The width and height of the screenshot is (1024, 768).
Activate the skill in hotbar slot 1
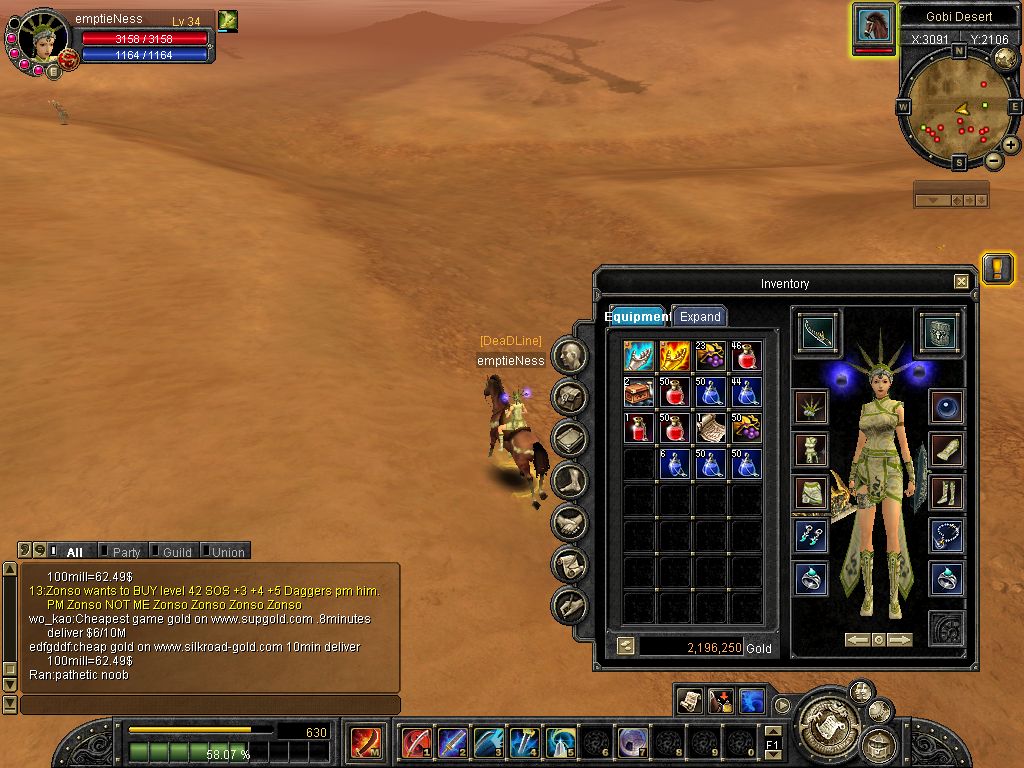pyautogui.click(x=416, y=742)
